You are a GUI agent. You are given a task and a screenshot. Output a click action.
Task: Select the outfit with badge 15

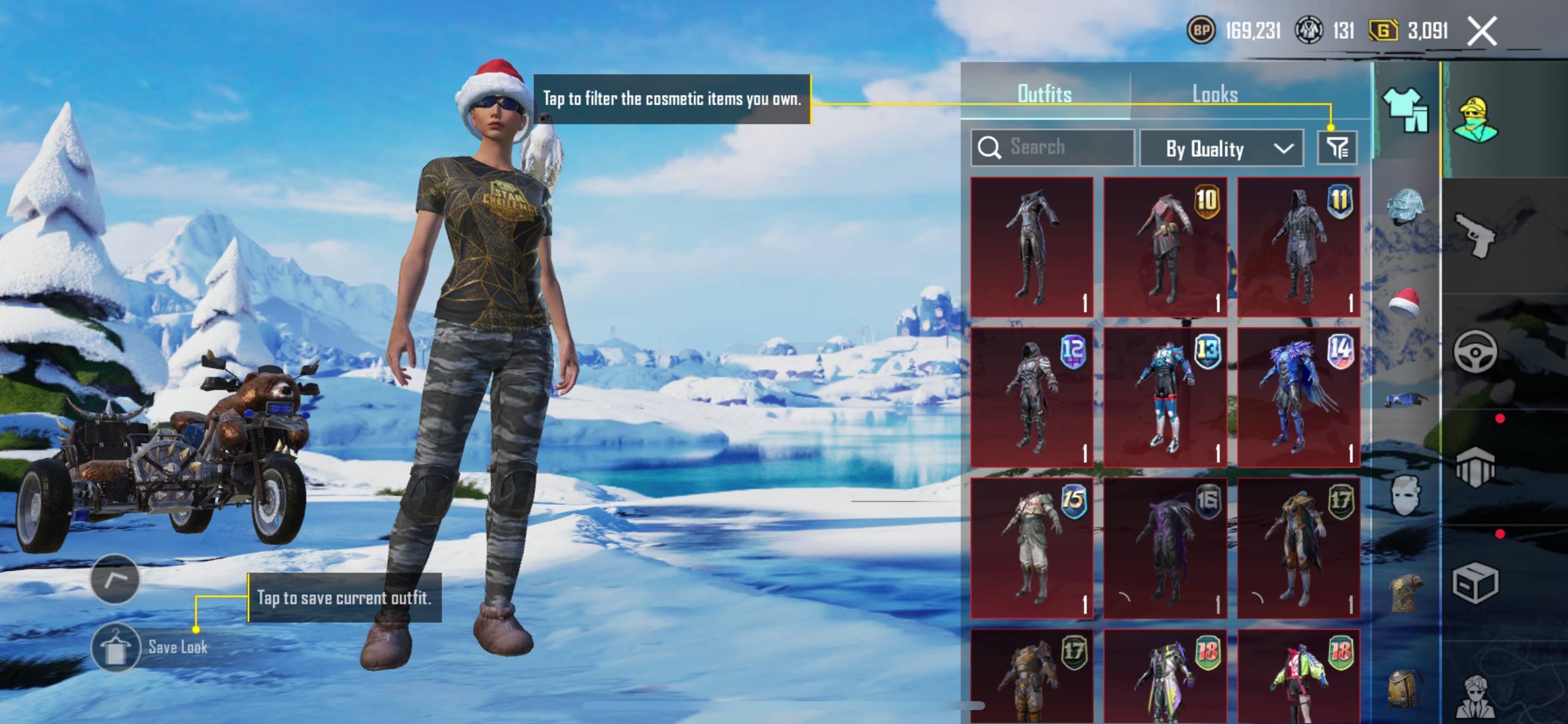pos(1032,548)
